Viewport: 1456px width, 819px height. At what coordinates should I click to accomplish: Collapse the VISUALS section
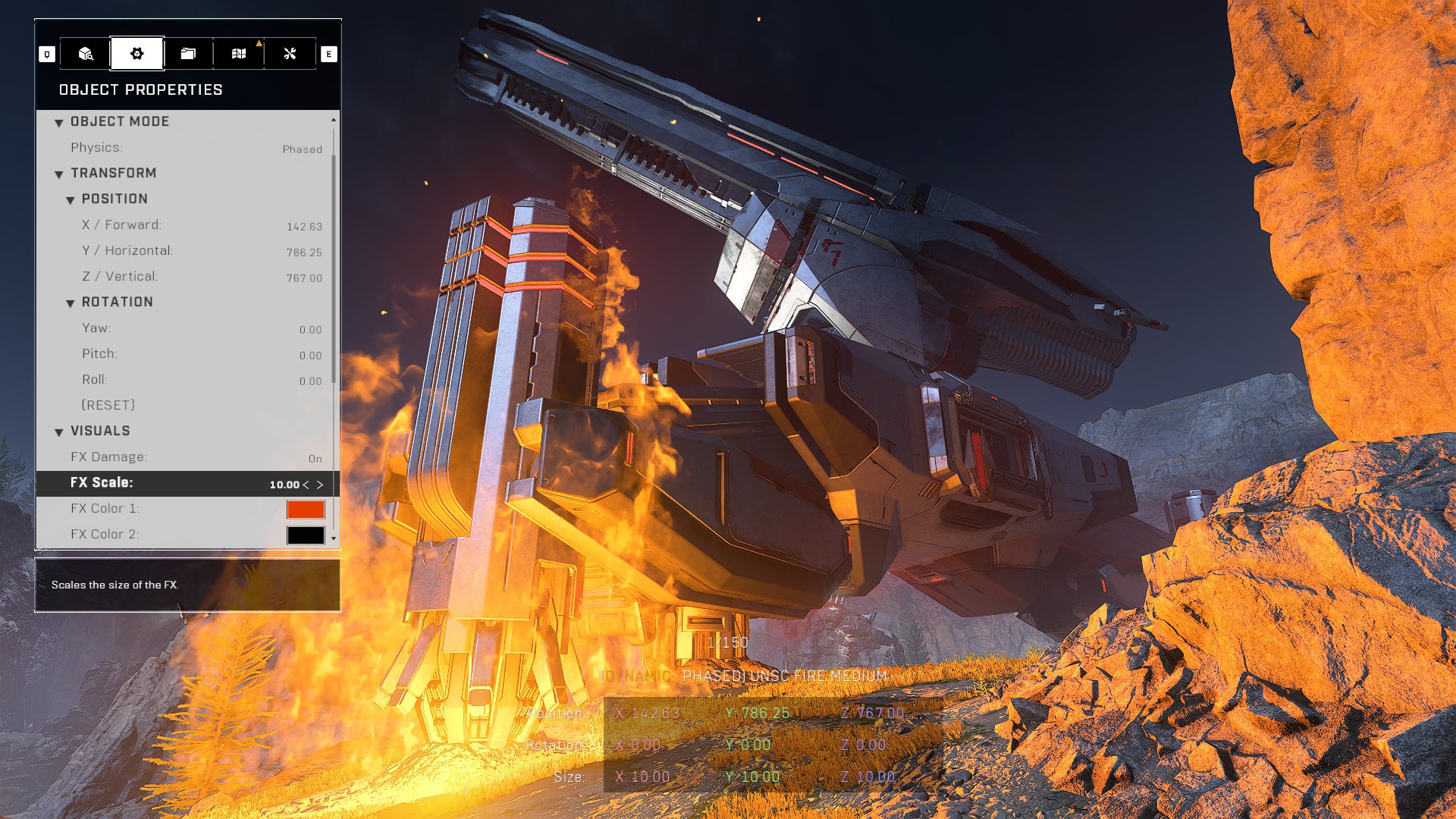[59, 432]
